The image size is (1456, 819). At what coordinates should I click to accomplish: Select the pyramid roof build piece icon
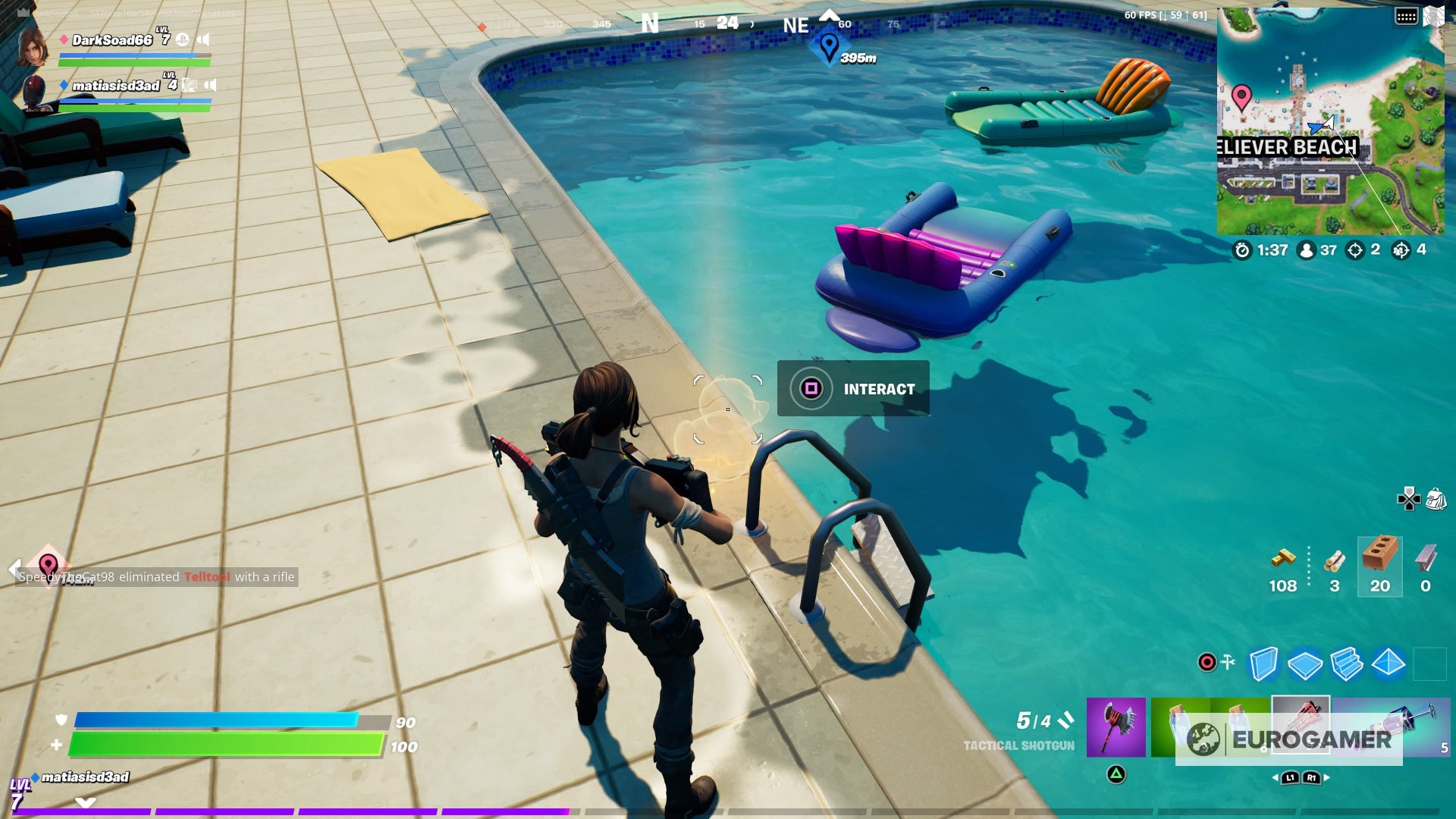coord(1387,664)
